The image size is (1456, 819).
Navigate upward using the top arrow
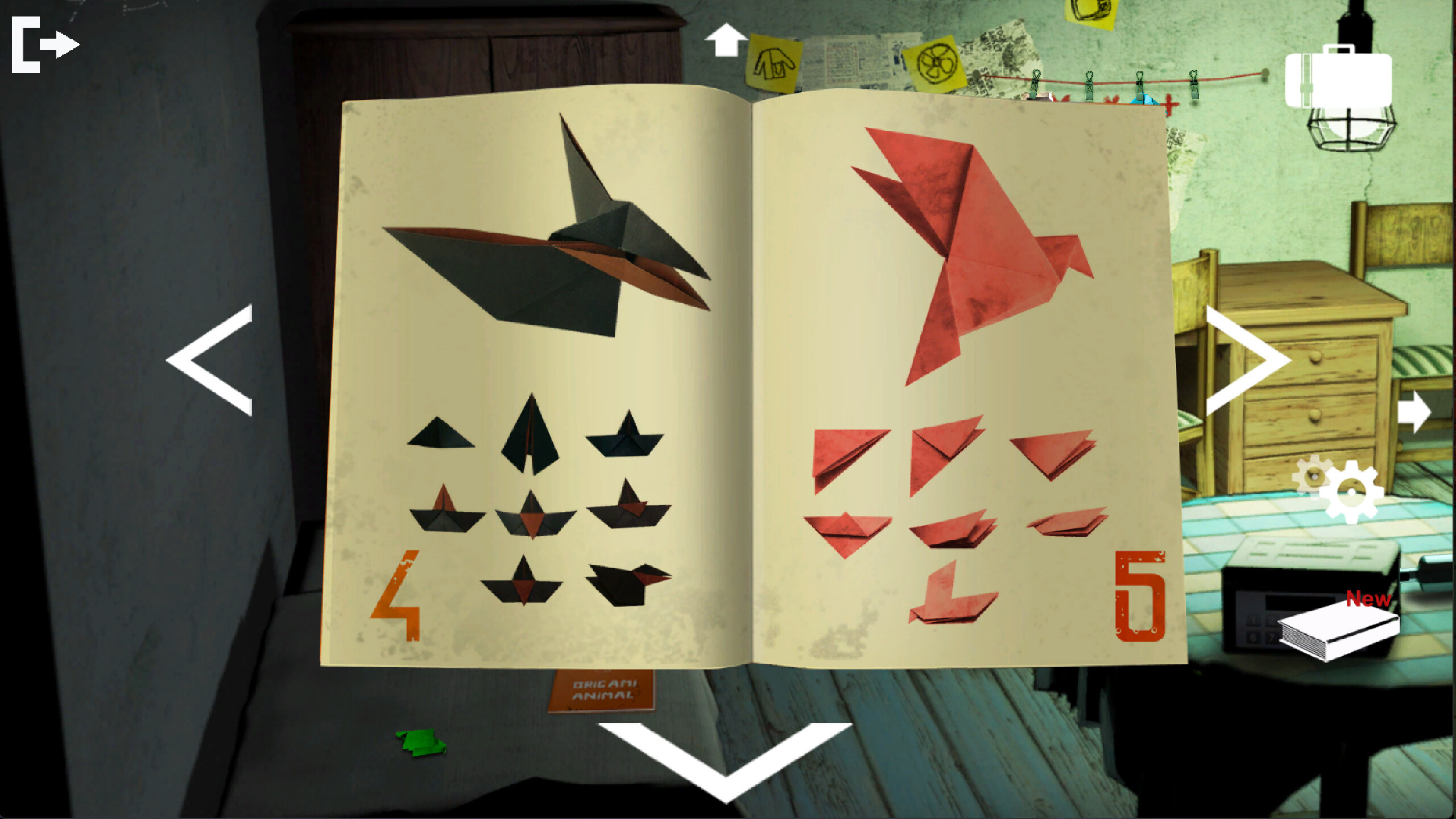(725, 40)
